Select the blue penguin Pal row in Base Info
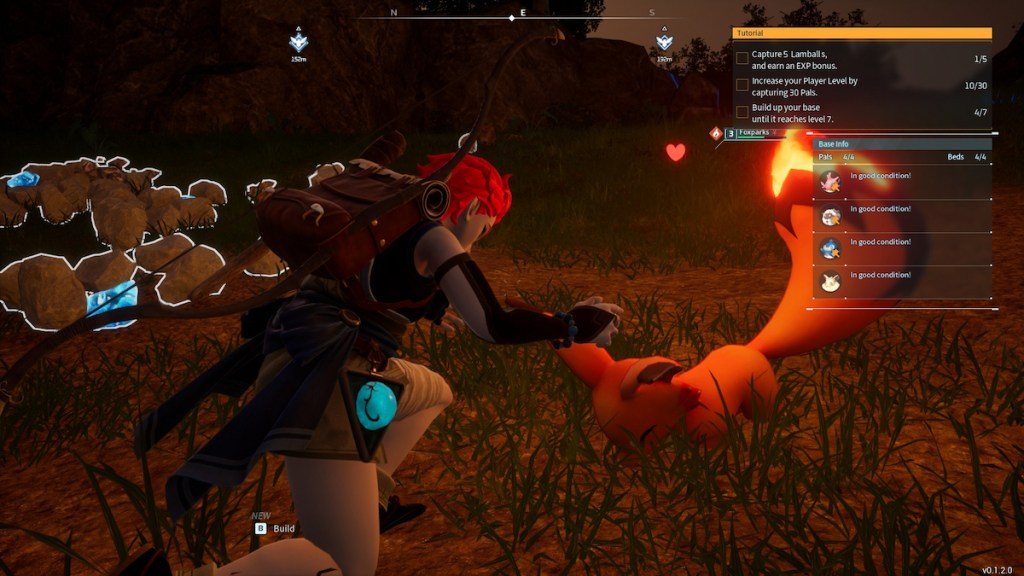1024x576 pixels. pos(901,248)
